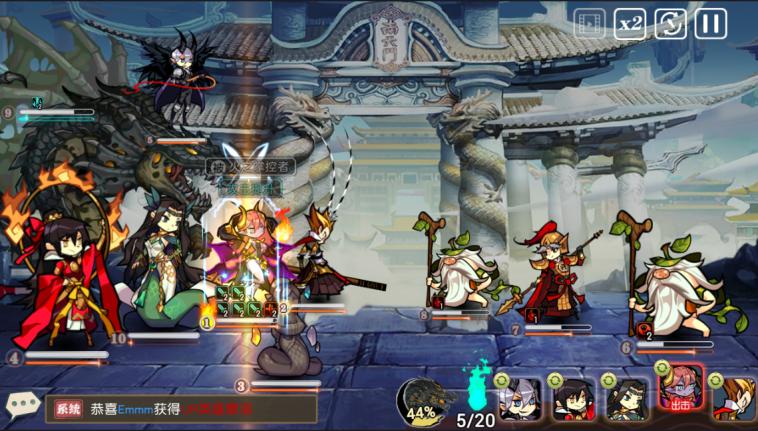758x431 pixels.
Task: Open the chat speech bubble
Action: point(22,405)
